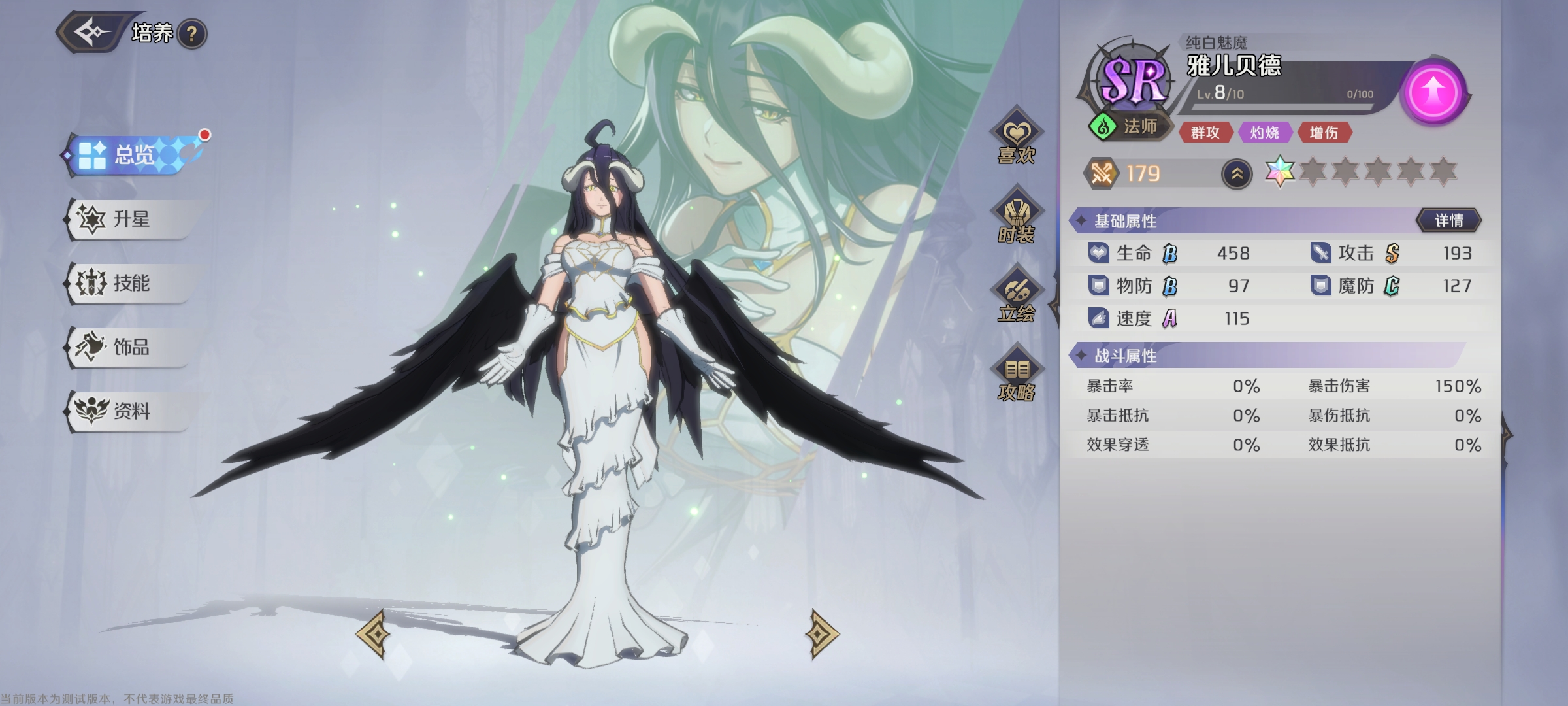The height and width of the screenshot is (706, 1568).
Task: Open the help question mark icon
Action: (x=191, y=34)
